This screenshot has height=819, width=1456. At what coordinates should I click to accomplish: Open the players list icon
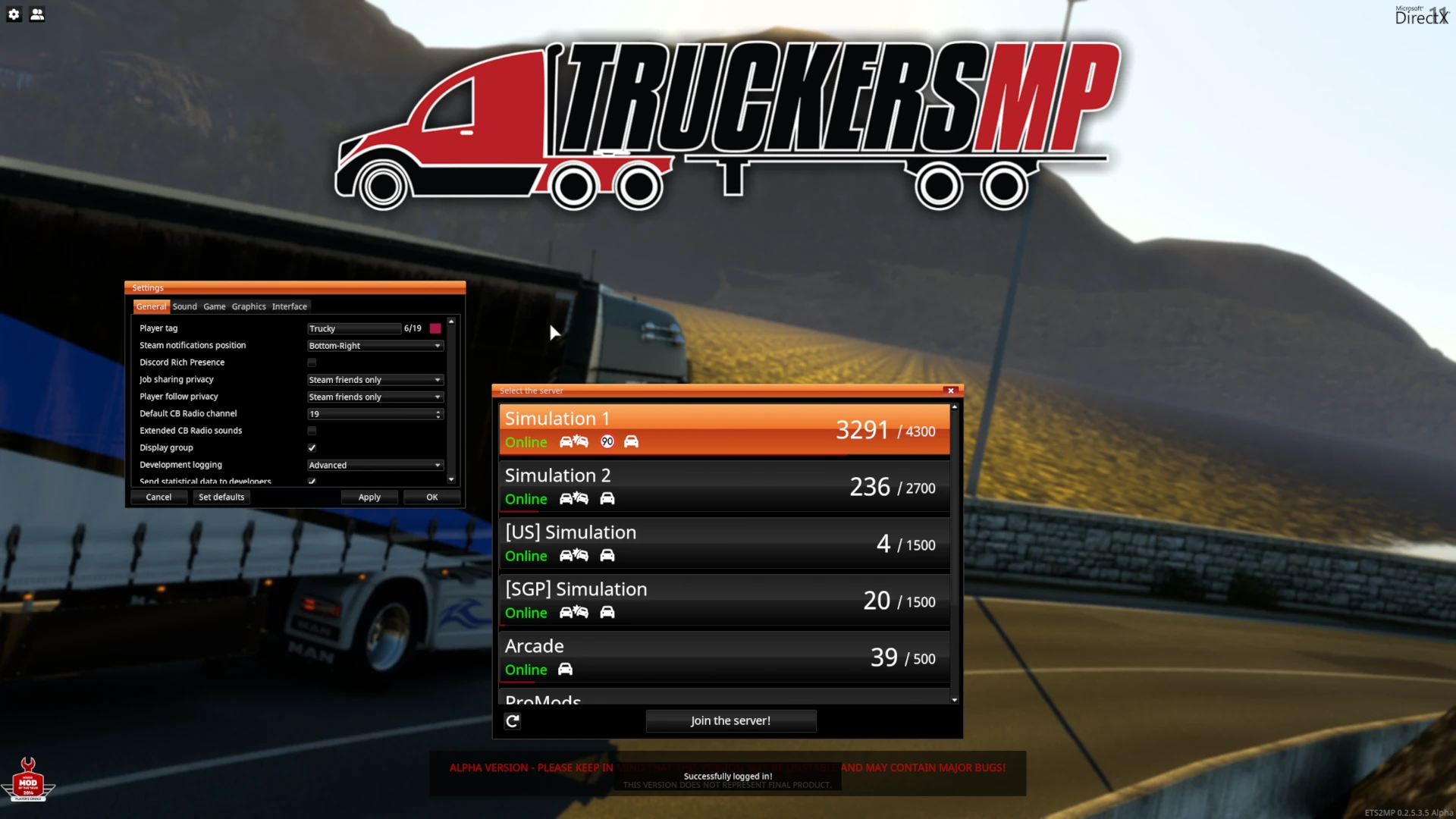pyautogui.click(x=37, y=14)
